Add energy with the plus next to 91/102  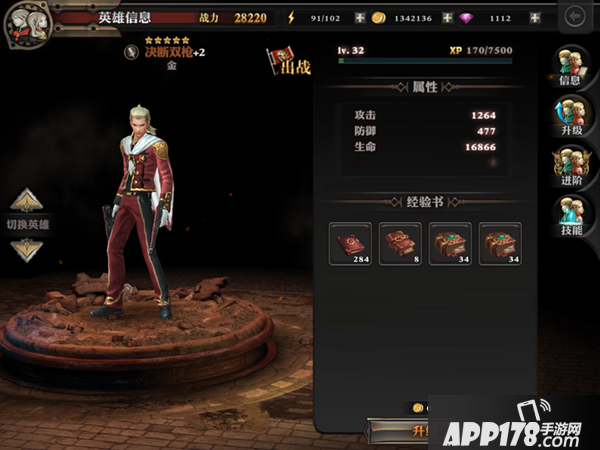pyautogui.click(x=360, y=18)
